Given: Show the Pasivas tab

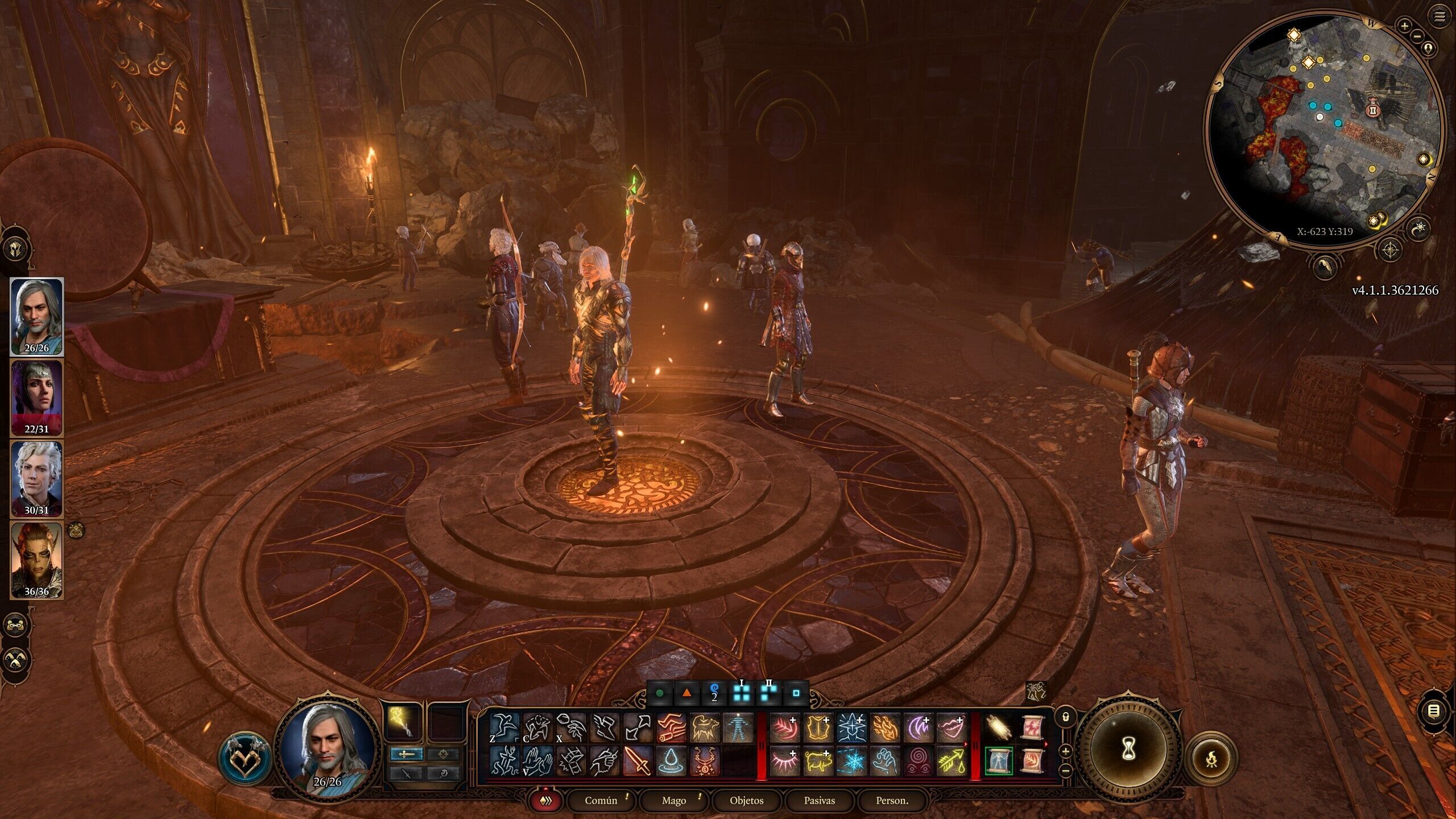Looking at the screenshot, I should pos(819,800).
